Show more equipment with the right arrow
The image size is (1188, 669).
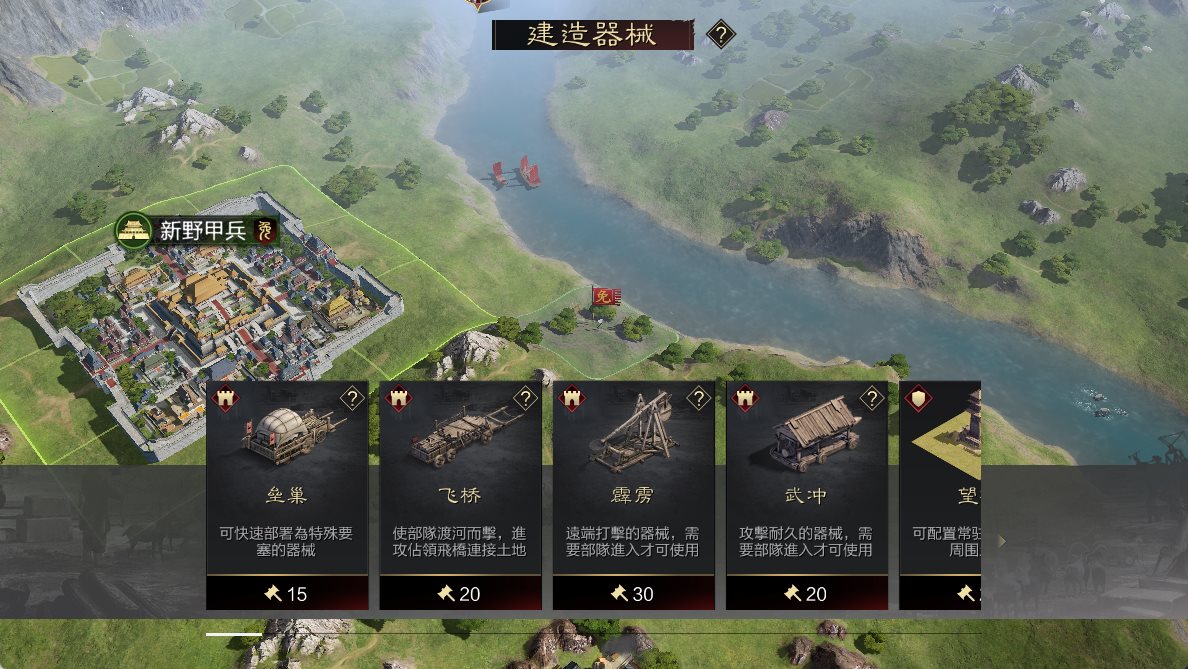click(x=1001, y=541)
